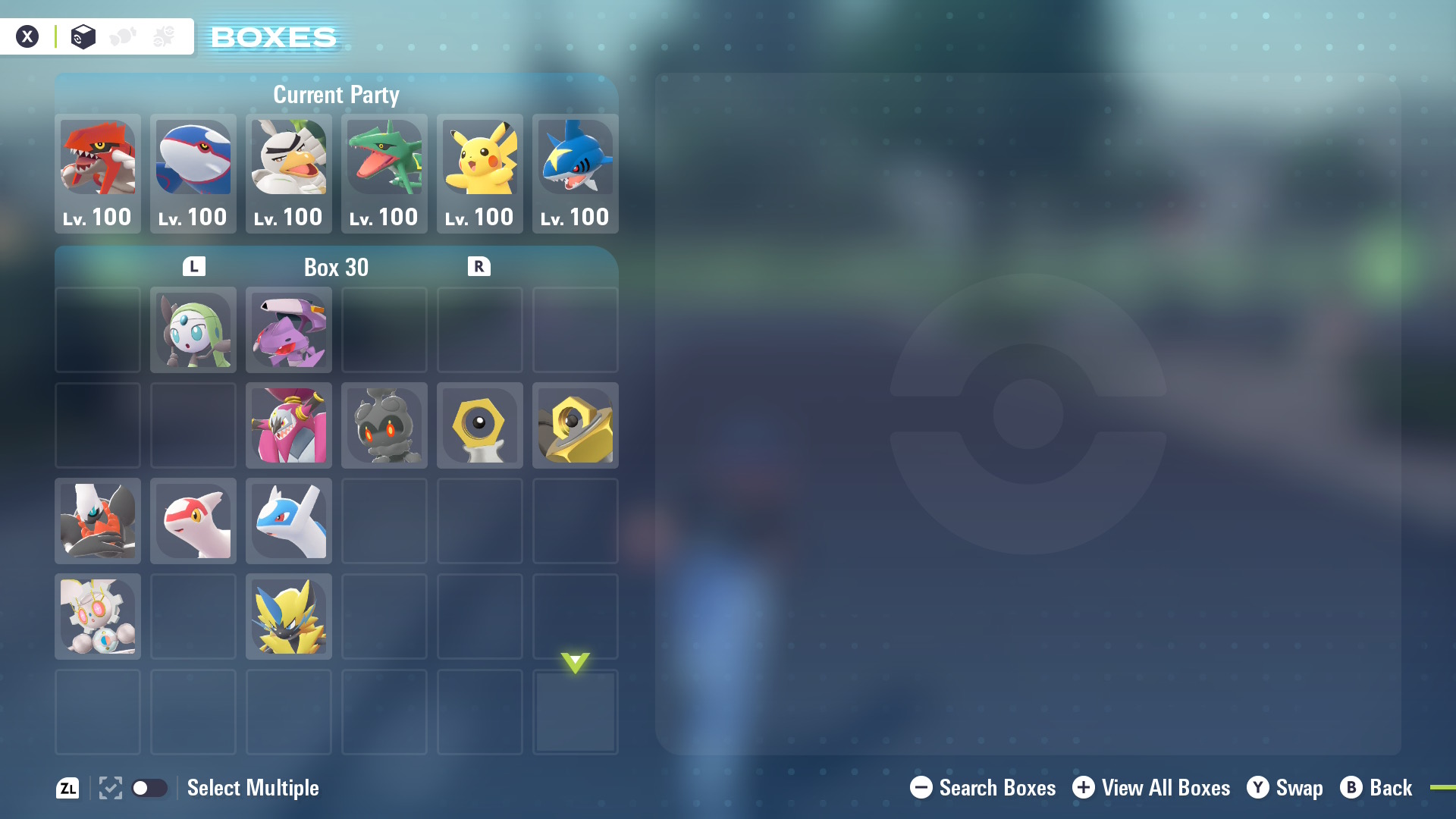Pick Sharpedo from the party row
The height and width of the screenshot is (819, 1456).
576,173
